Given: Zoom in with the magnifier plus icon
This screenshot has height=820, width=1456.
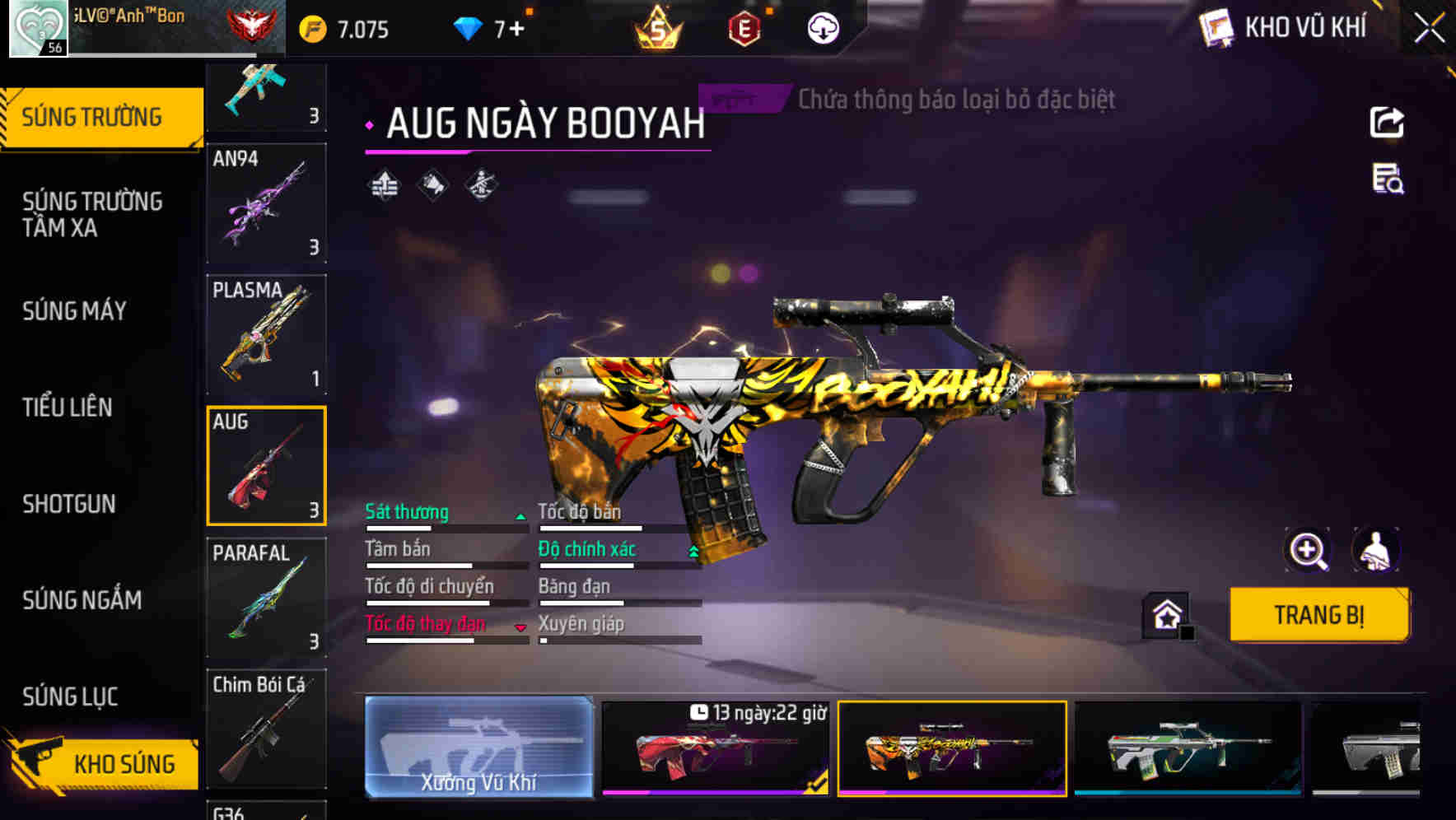Looking at the screenshot, I should (1308, 550).
